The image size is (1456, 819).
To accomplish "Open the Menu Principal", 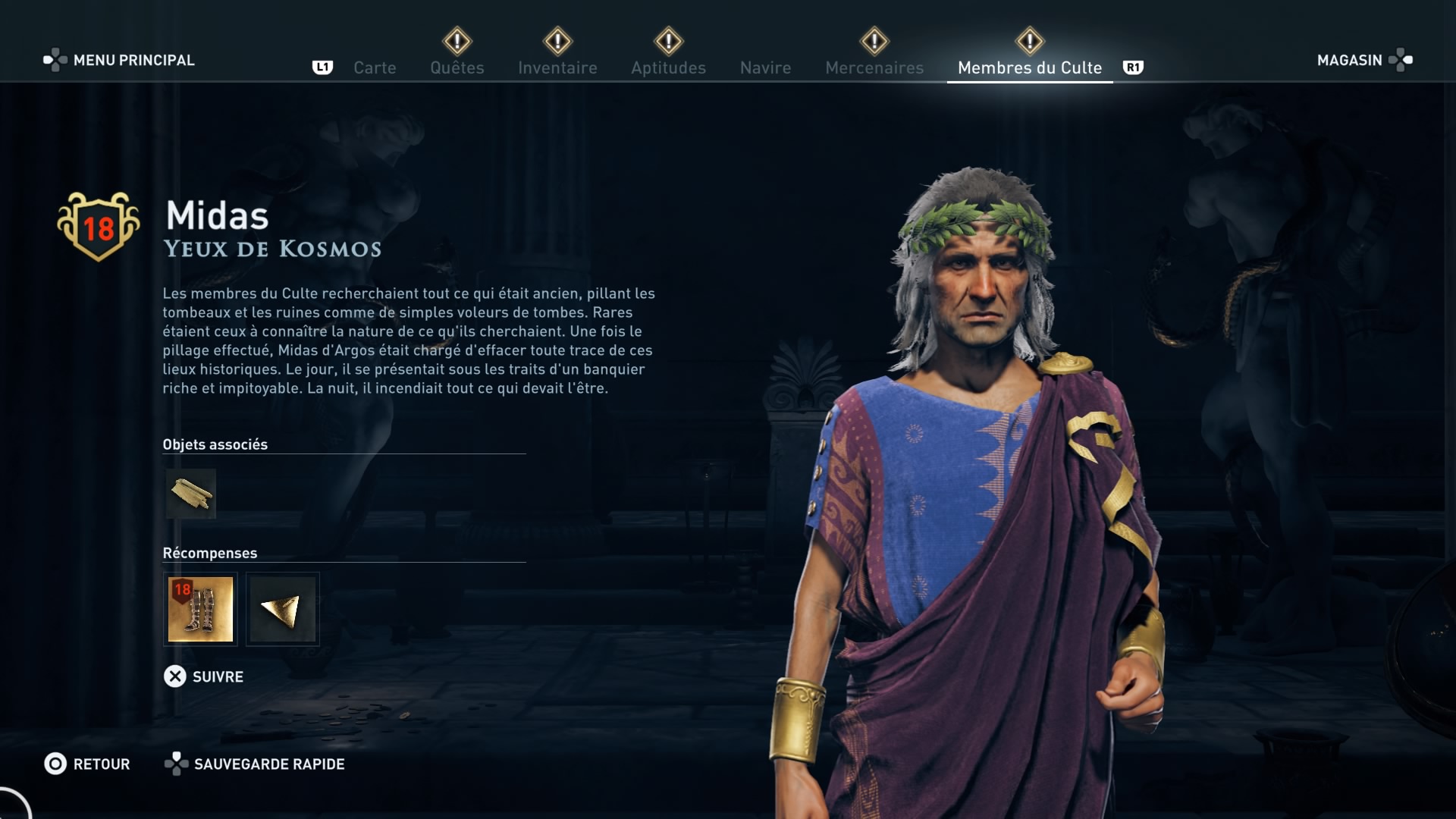I will coord(120,60).
